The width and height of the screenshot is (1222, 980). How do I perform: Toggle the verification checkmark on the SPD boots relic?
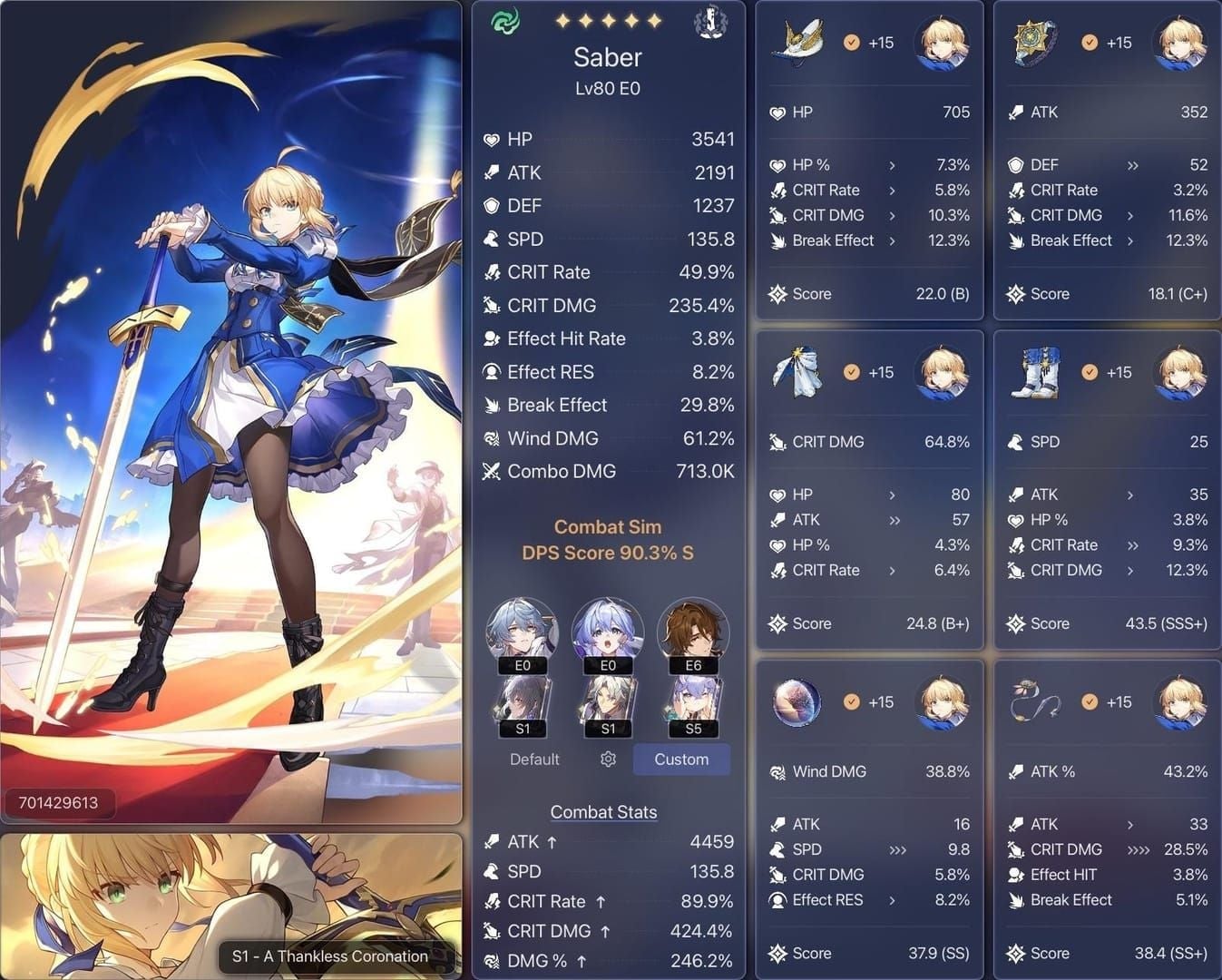coord(1090,371)
